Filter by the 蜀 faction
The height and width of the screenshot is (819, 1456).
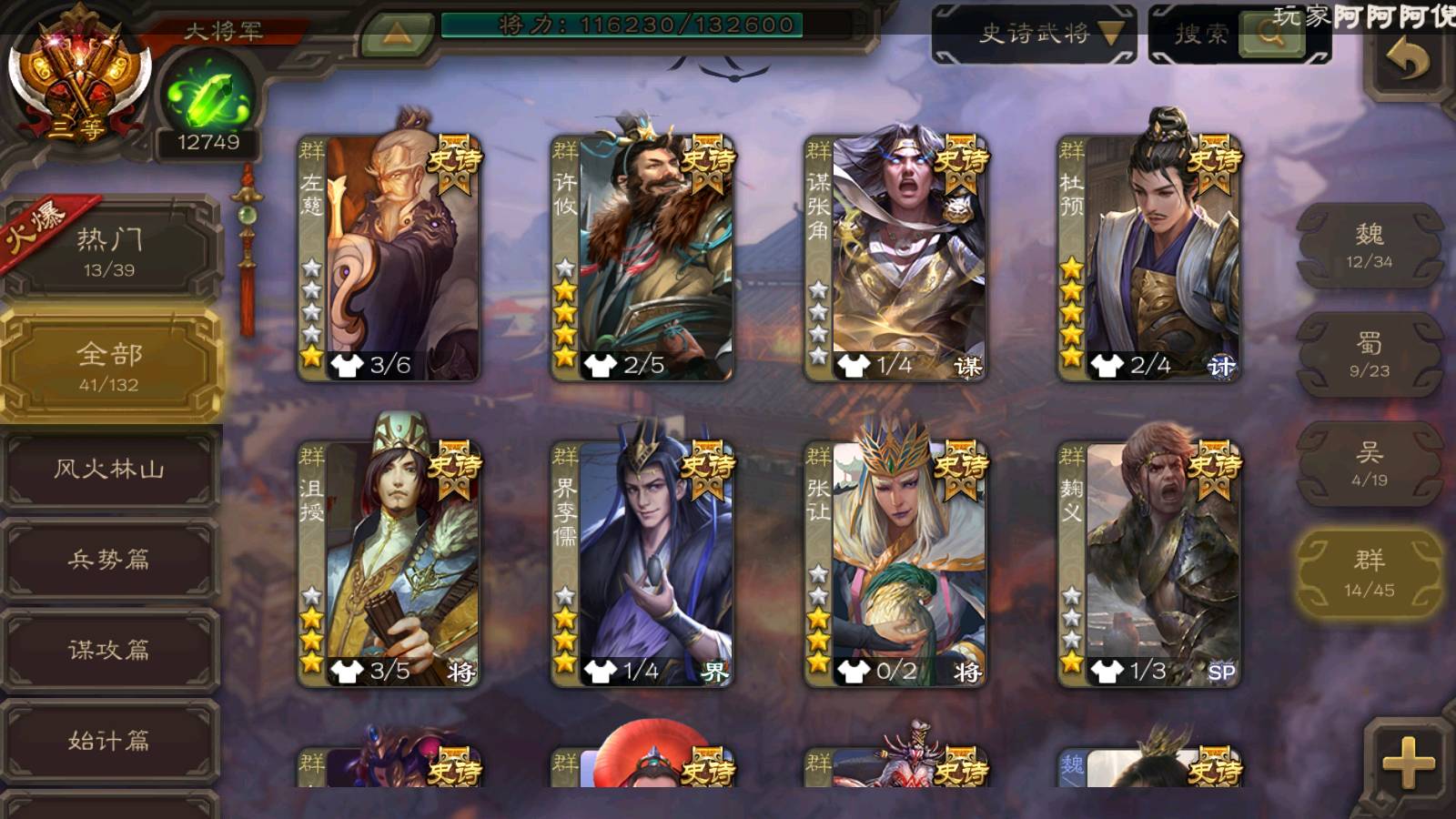(1370, 355)
